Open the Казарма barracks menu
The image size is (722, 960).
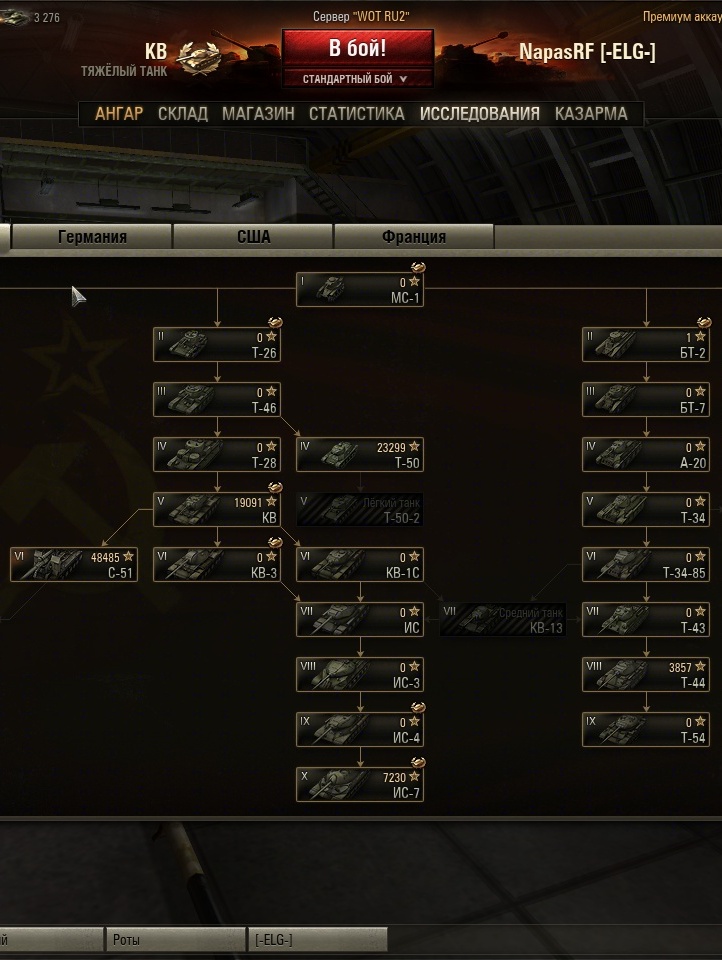pos(591,114)
